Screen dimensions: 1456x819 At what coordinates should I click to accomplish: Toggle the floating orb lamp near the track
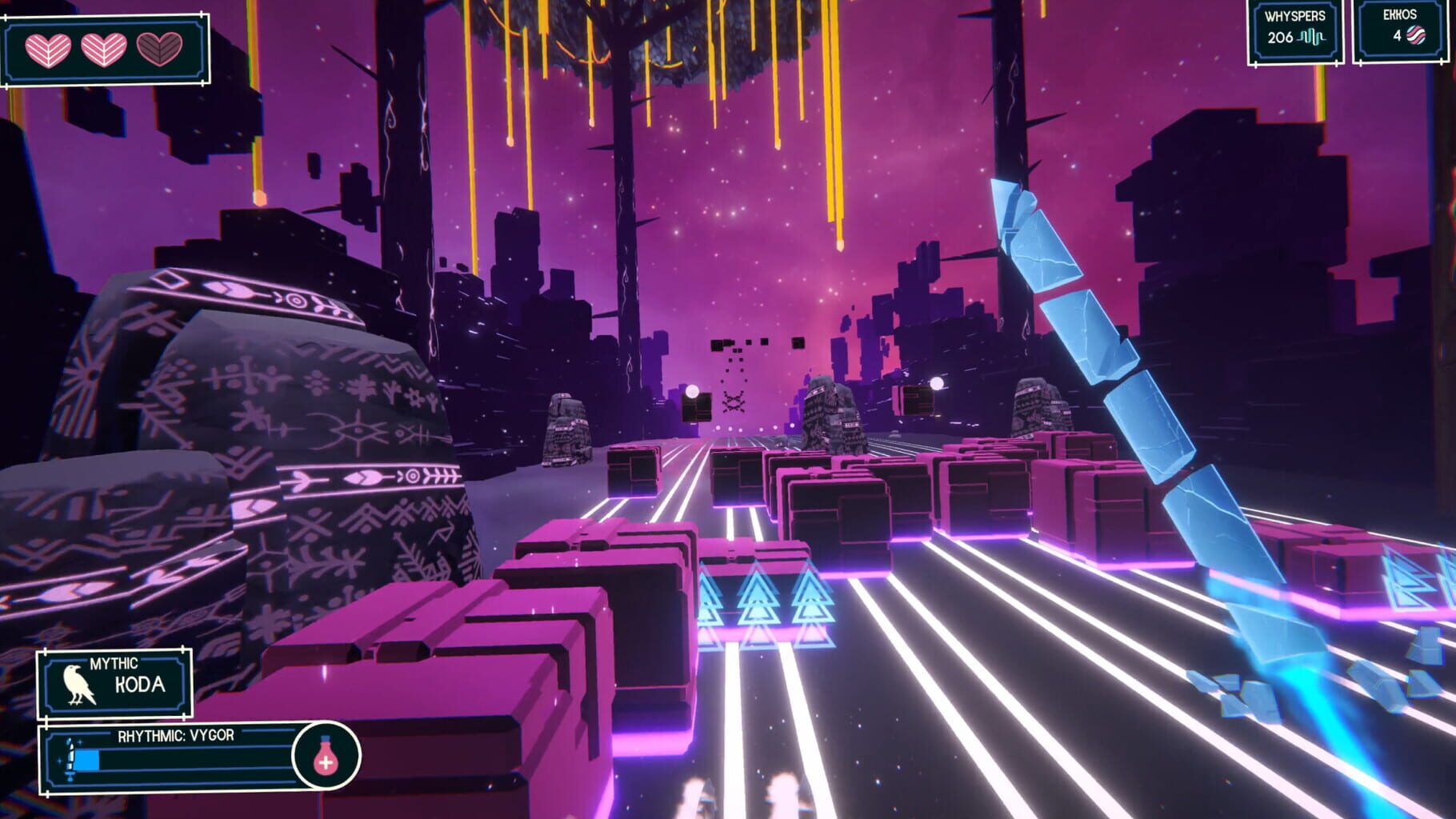pyautogui.click(x=693, y=390)
